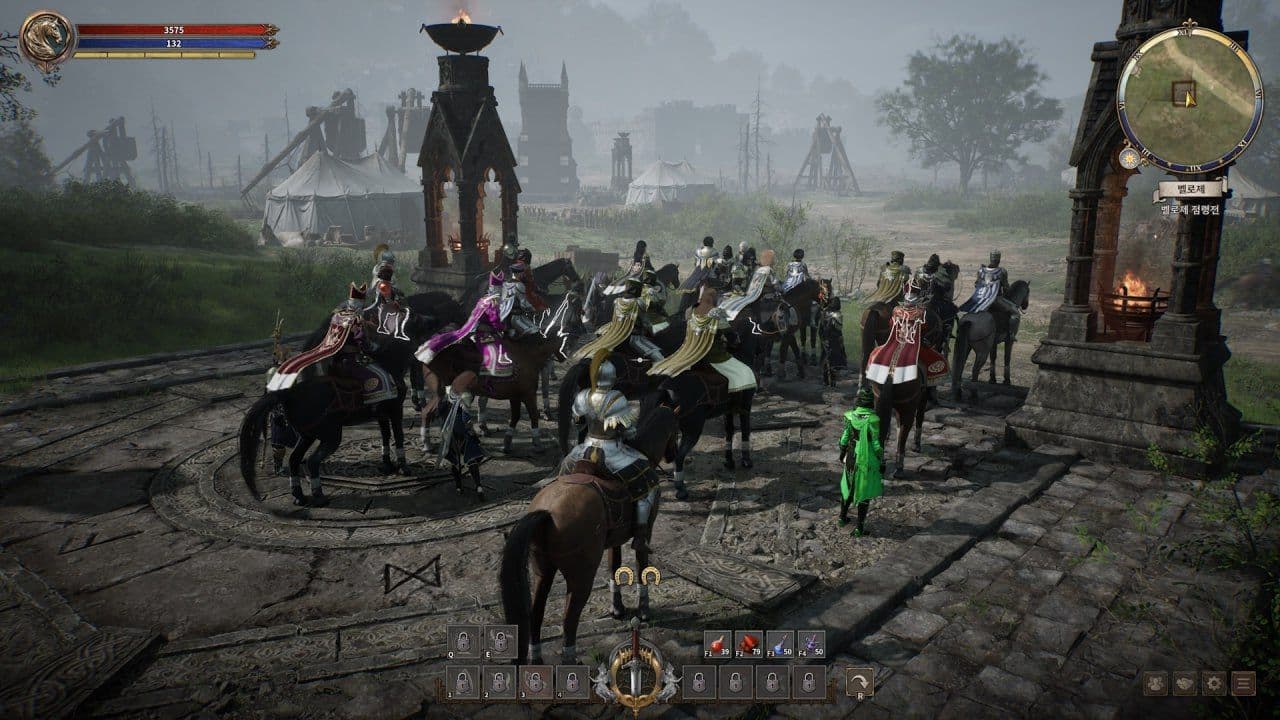Click the sword emblem between the hotbars
The height and width of the screenshot is (720, 1280).
[x=635, y=665]
